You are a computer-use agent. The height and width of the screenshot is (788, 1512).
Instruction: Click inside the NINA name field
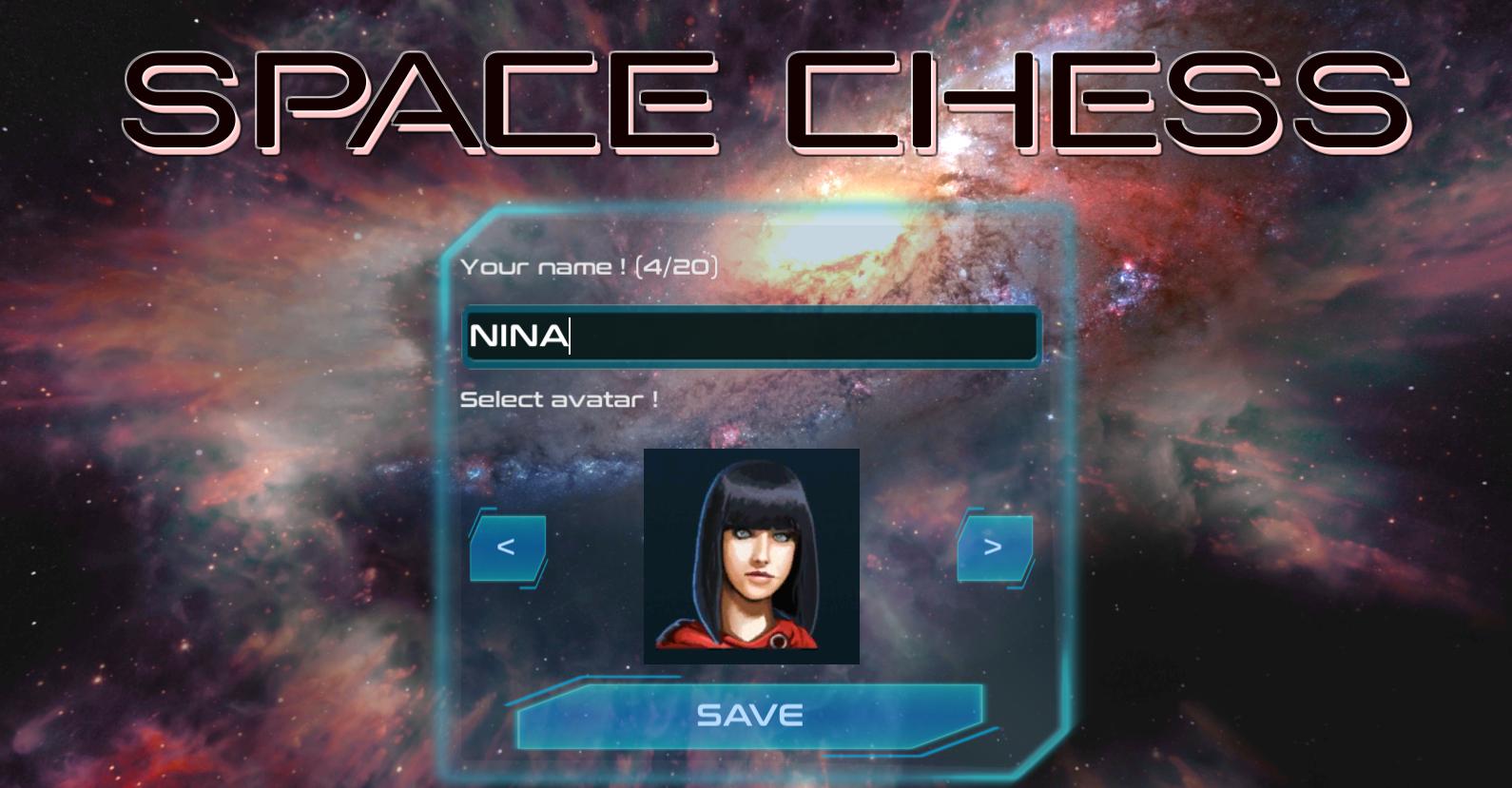click(750, 336)
